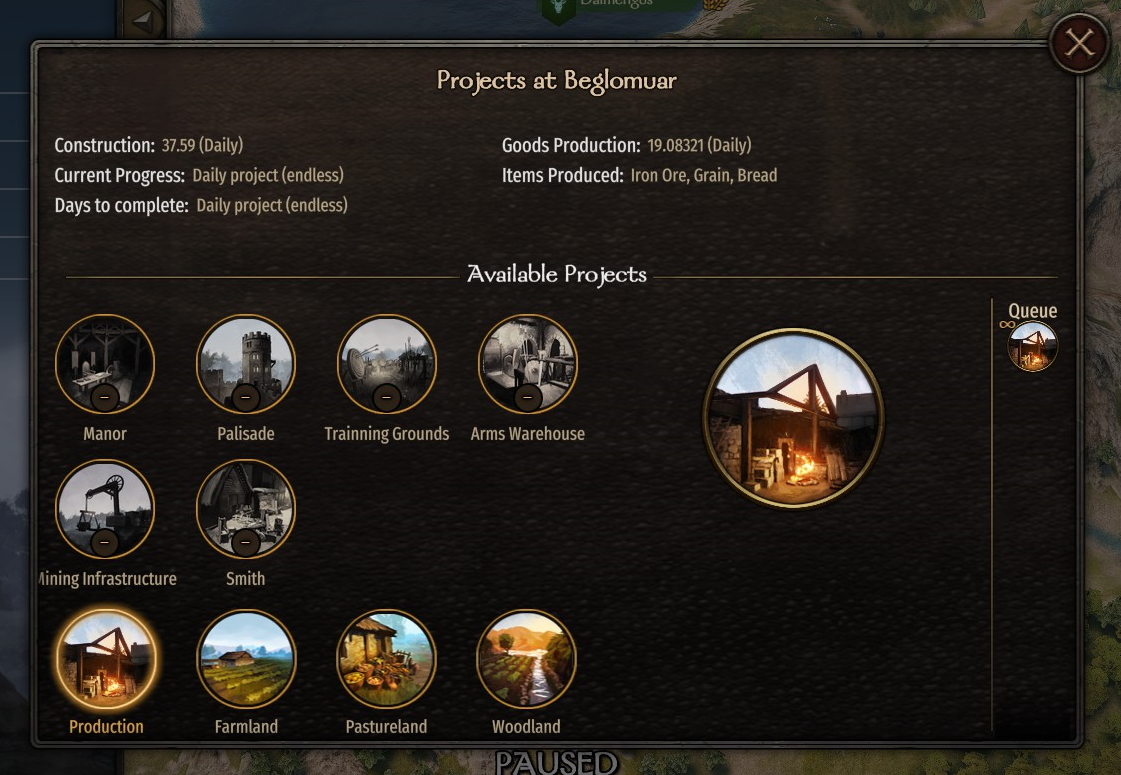Screen dimensions: 1121x775
Task: Choose the Pastureland daily project
Action: point(387,658)
